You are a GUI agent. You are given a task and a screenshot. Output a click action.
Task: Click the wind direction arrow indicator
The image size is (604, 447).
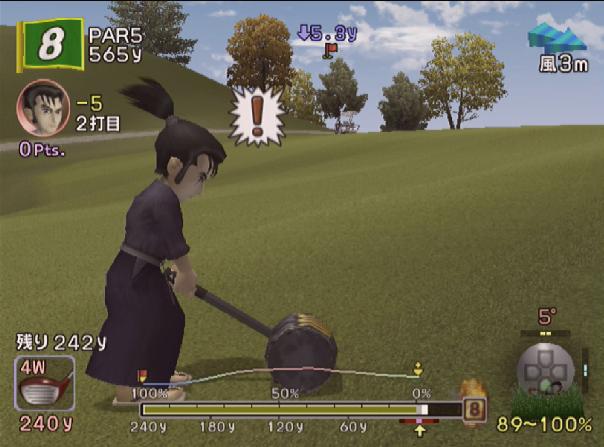click(x=558, y=36)
